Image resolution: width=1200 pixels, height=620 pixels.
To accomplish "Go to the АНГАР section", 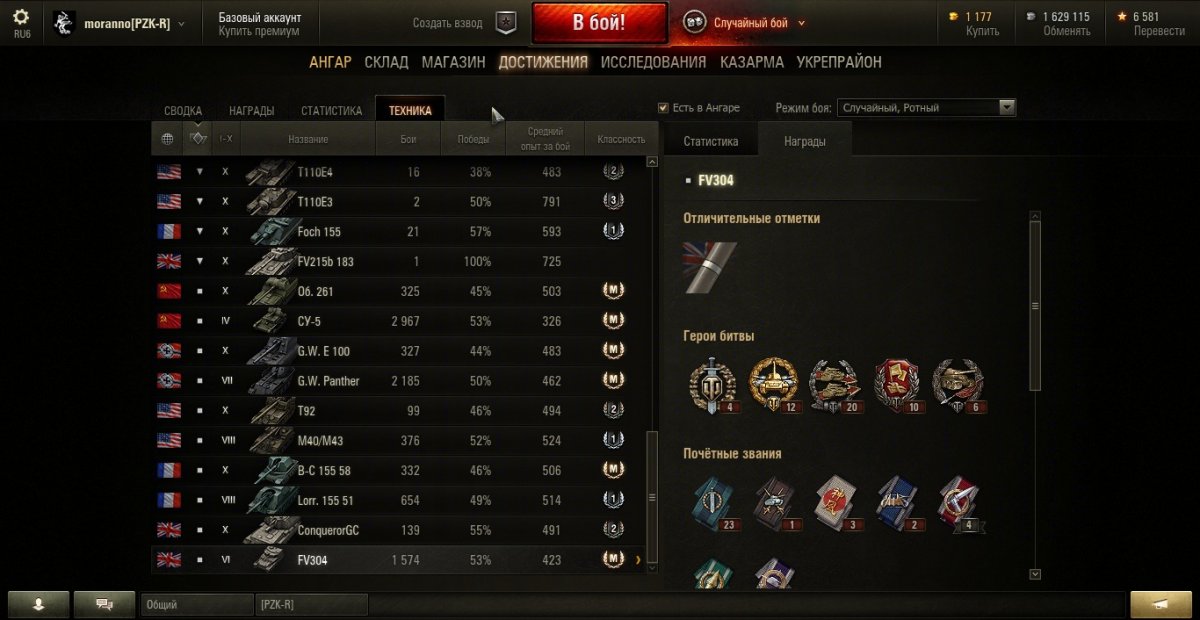I will point(330,62).
